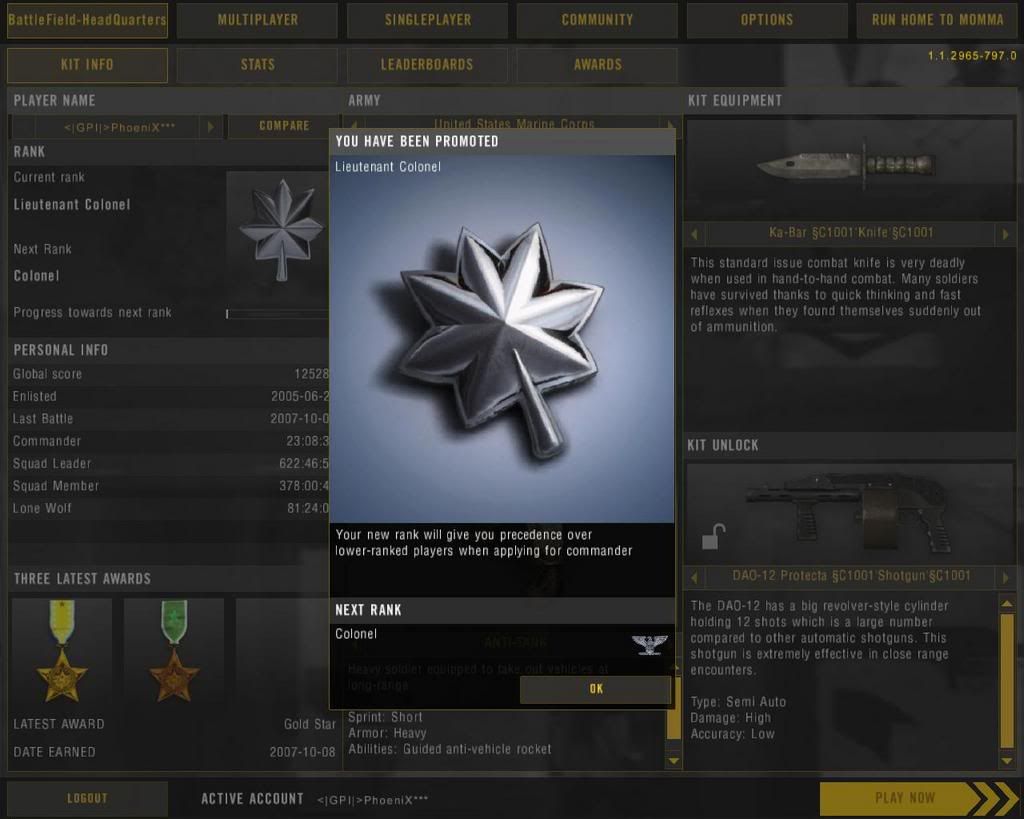The image size is (1024, 819).
Task: Open the Options menu
Action: point(767,20)
